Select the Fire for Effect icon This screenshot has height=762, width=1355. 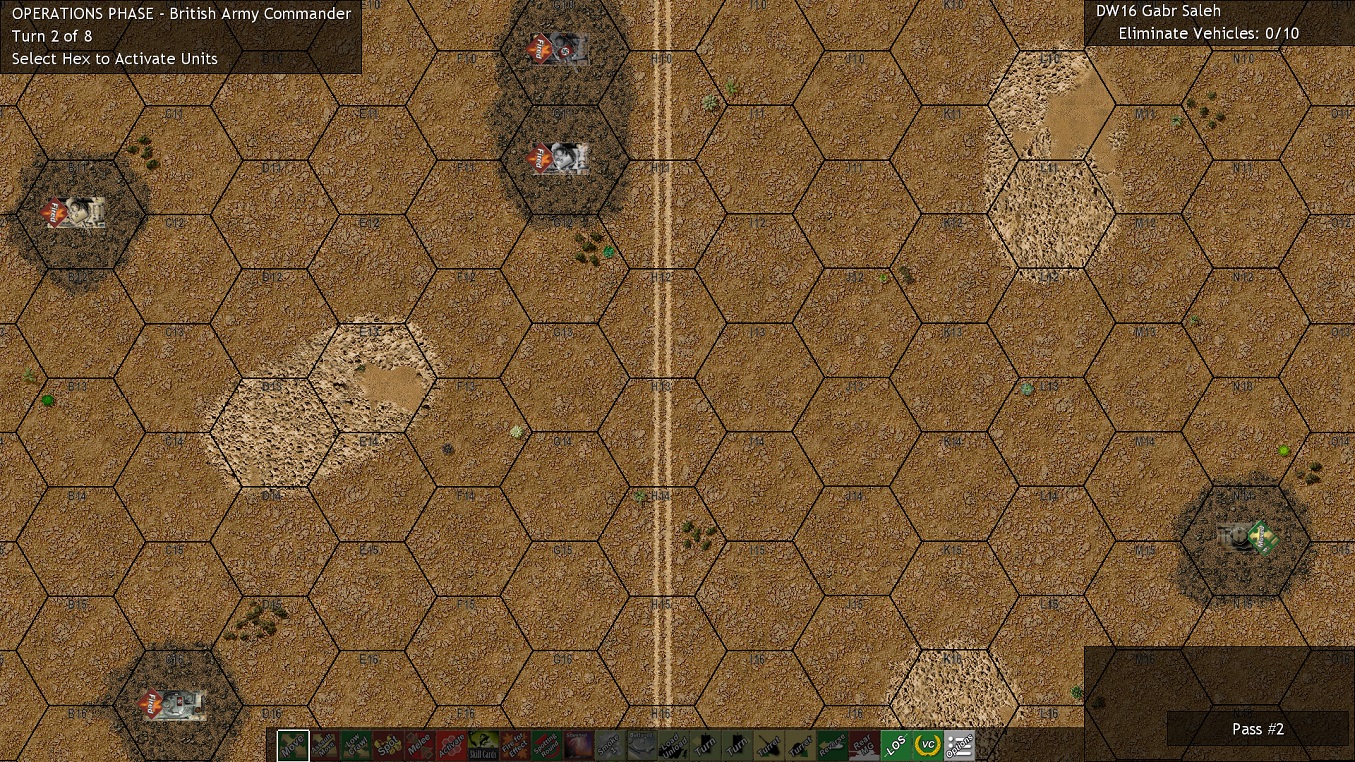[x=513, y=744]
